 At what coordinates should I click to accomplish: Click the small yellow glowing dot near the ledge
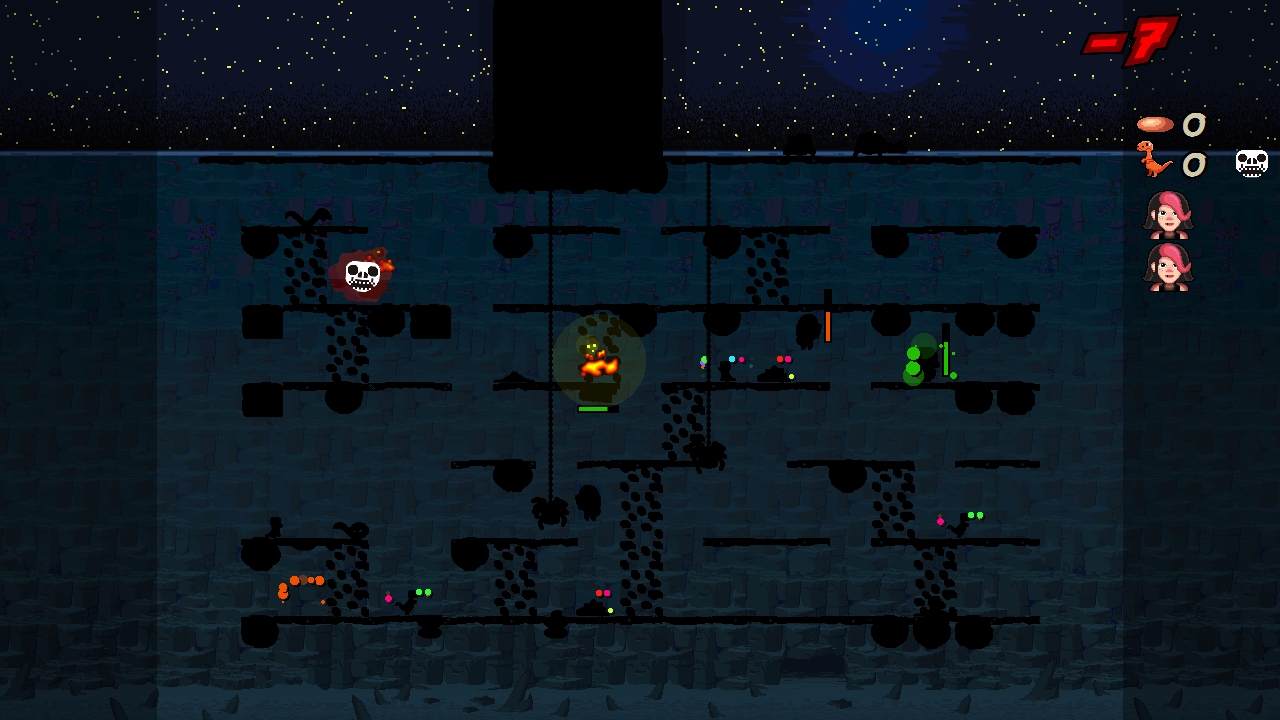coord(789,376)
